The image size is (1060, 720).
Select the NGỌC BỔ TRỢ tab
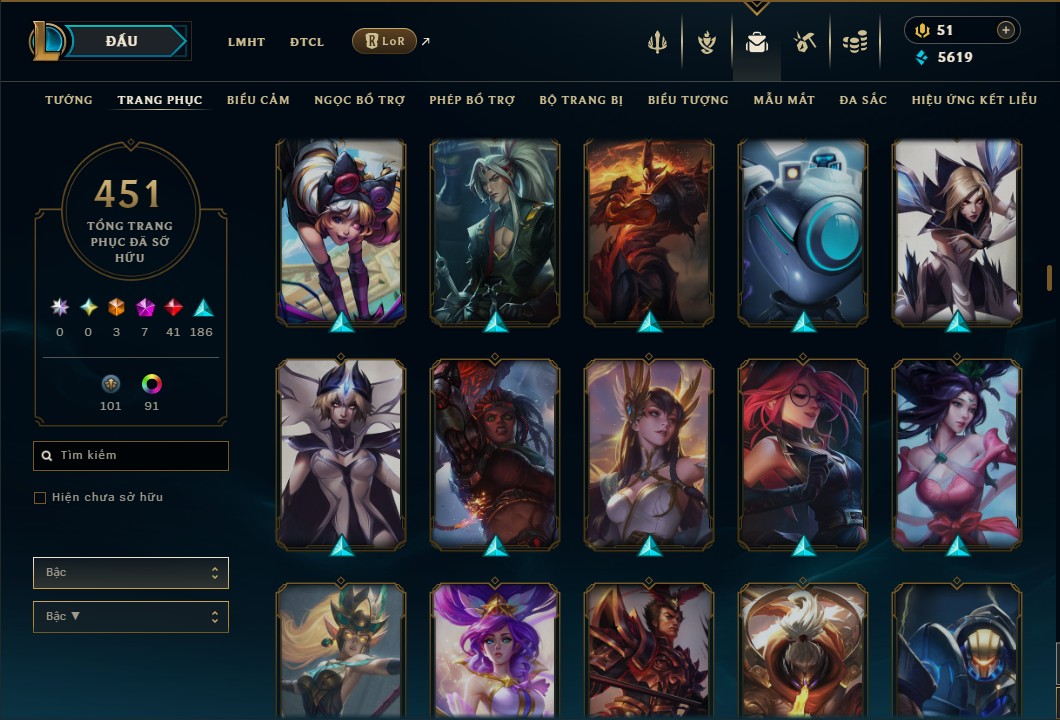[x=359, y=100]
